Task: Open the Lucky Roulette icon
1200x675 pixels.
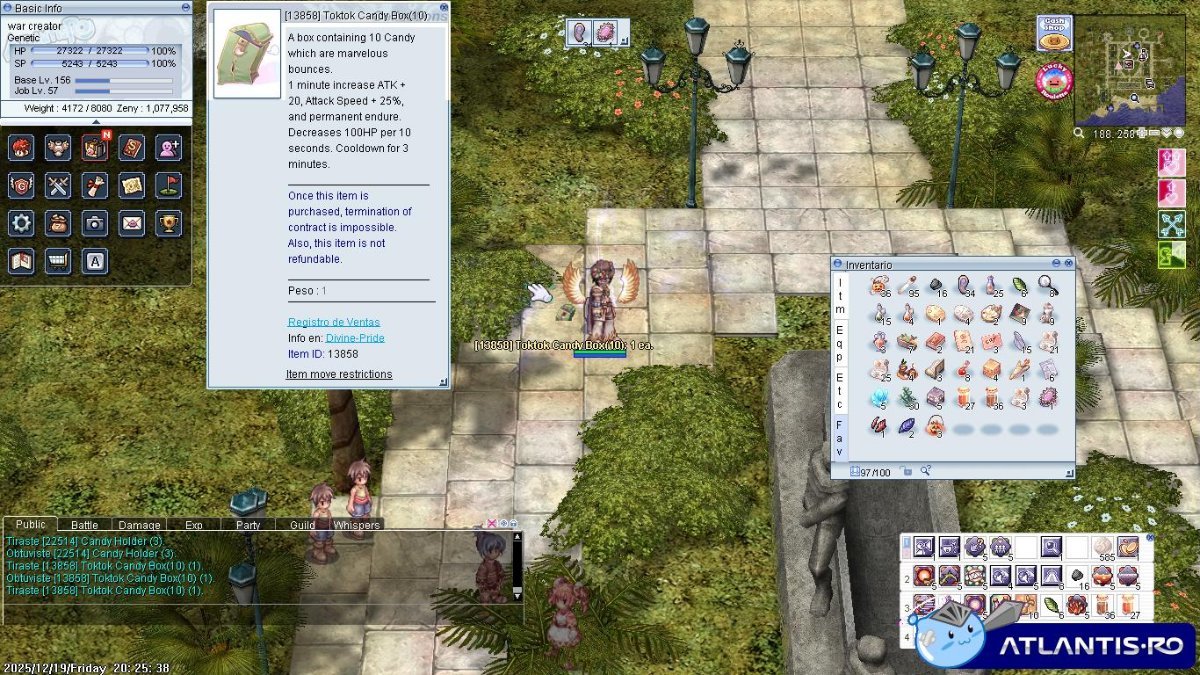Action: coord(1053,80)
